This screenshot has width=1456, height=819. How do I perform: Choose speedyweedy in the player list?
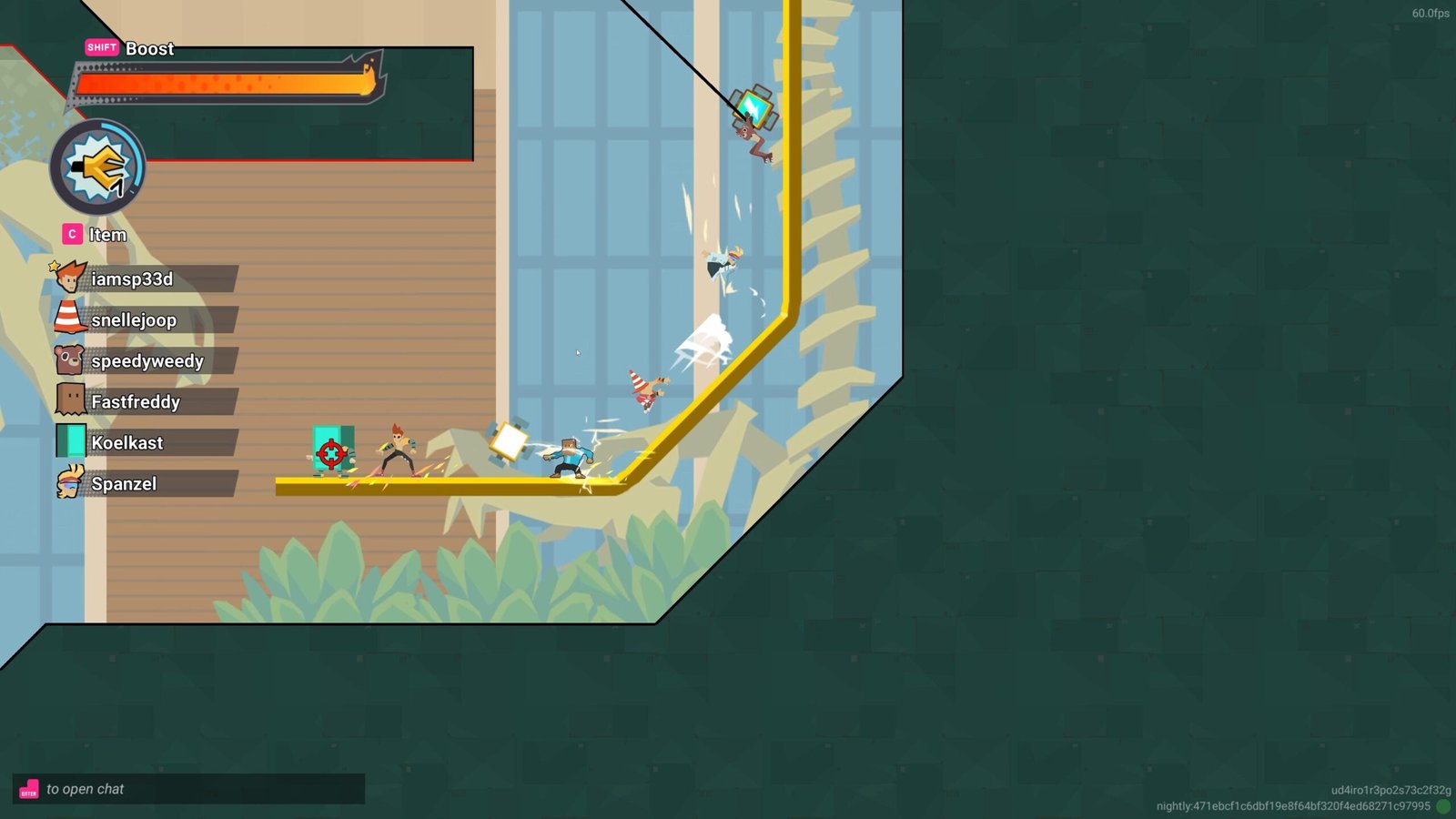tap(146, 361)
